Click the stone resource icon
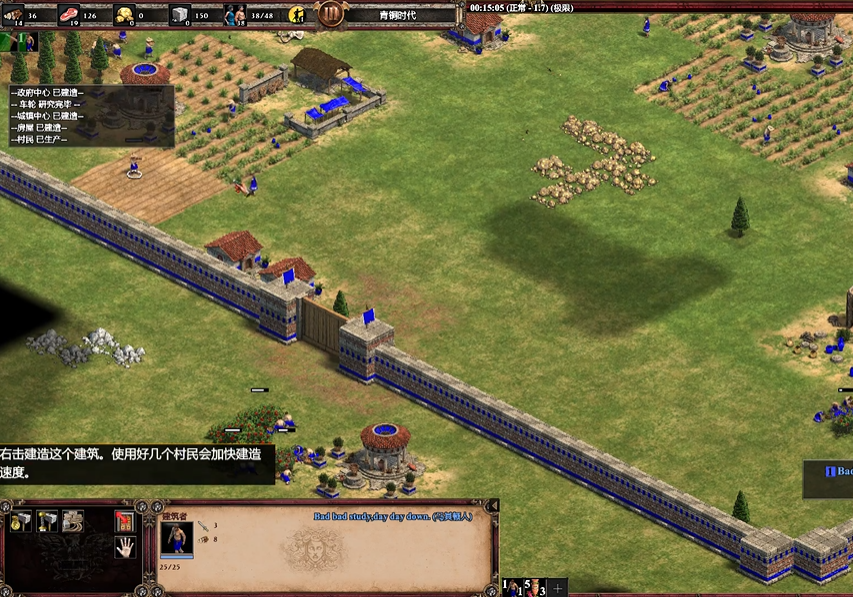Image resolution: width=853 pixels, height=597 pixels. (x=180, y=15)
